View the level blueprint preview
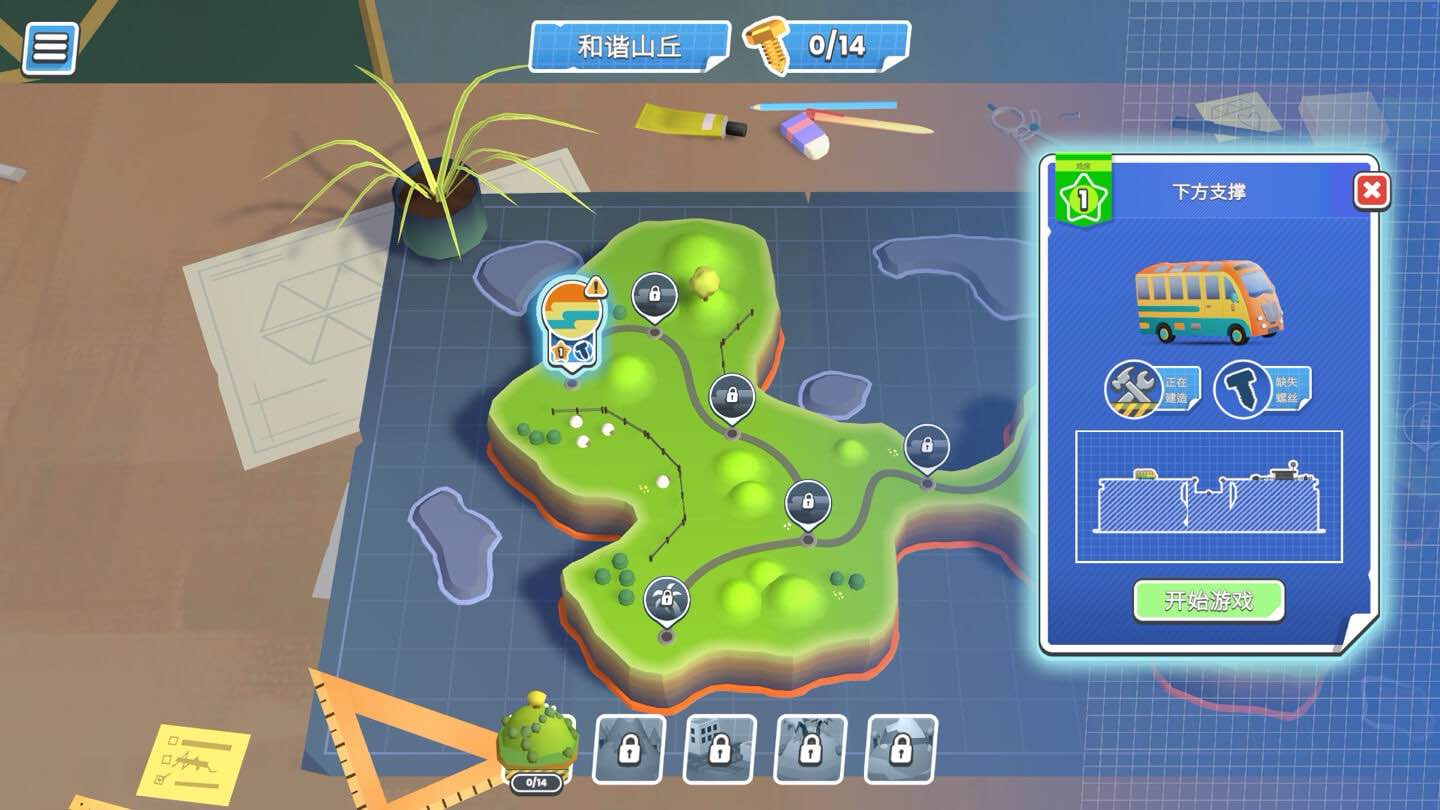The image size is (1440, 810). point(1208,497)
